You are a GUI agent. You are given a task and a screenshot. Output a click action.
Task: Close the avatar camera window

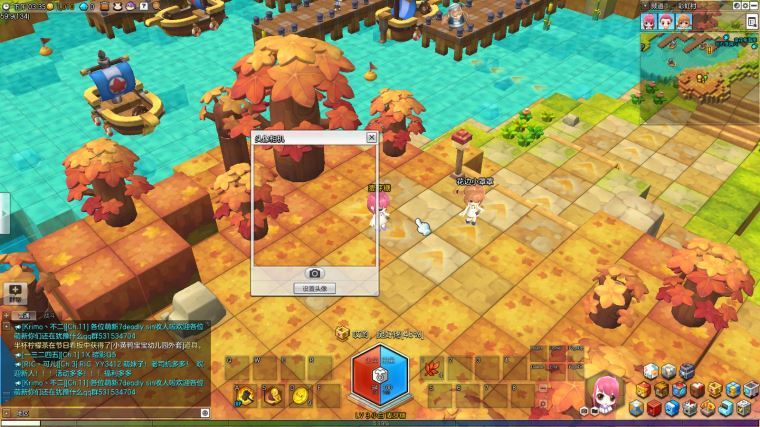(x=372, y=137)
